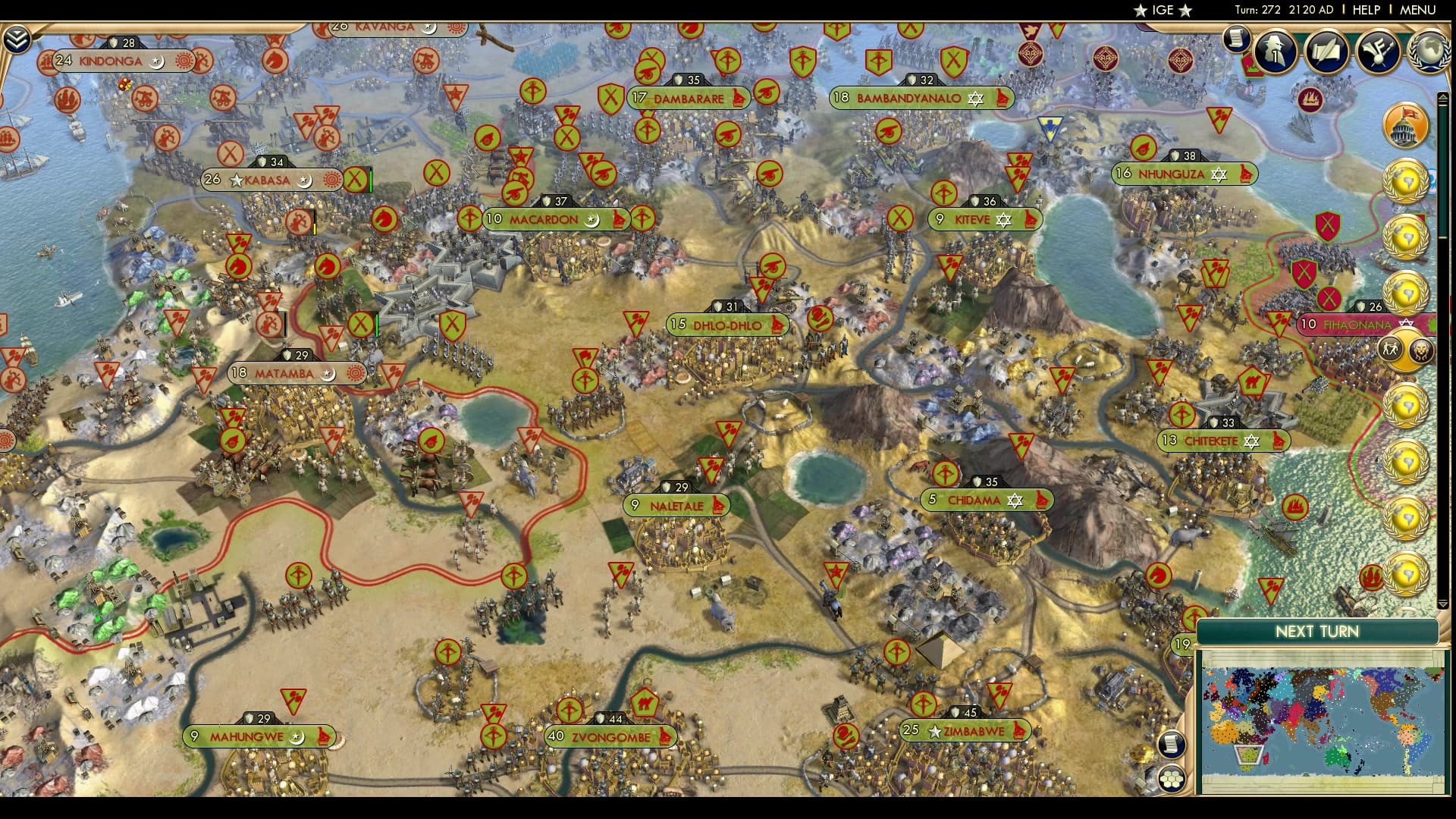Screen dimensions: 1456x819
Task: Select the Zimbabwe city banner
Action: (x=965, y=732)
